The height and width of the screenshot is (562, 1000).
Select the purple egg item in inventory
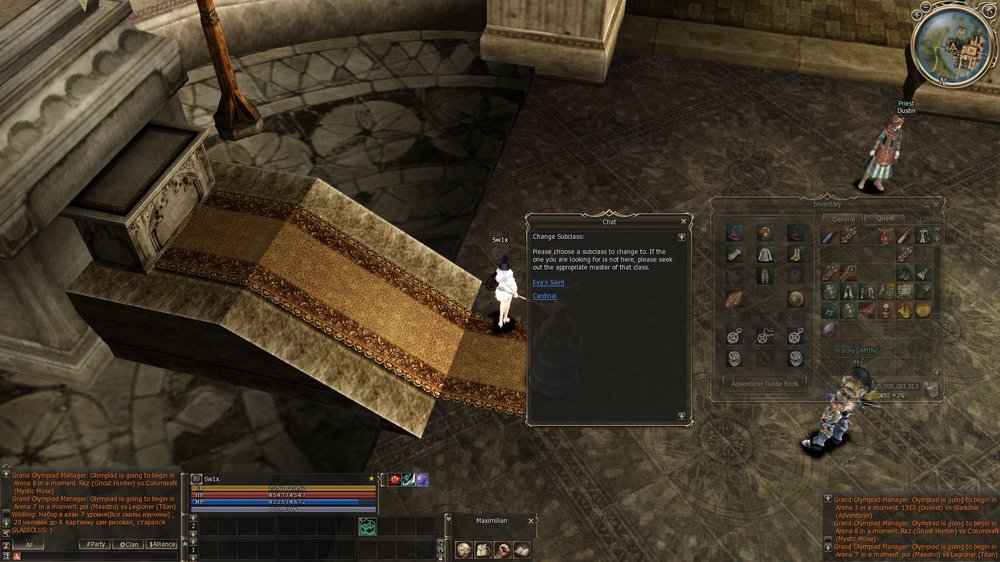pos(829,329)
